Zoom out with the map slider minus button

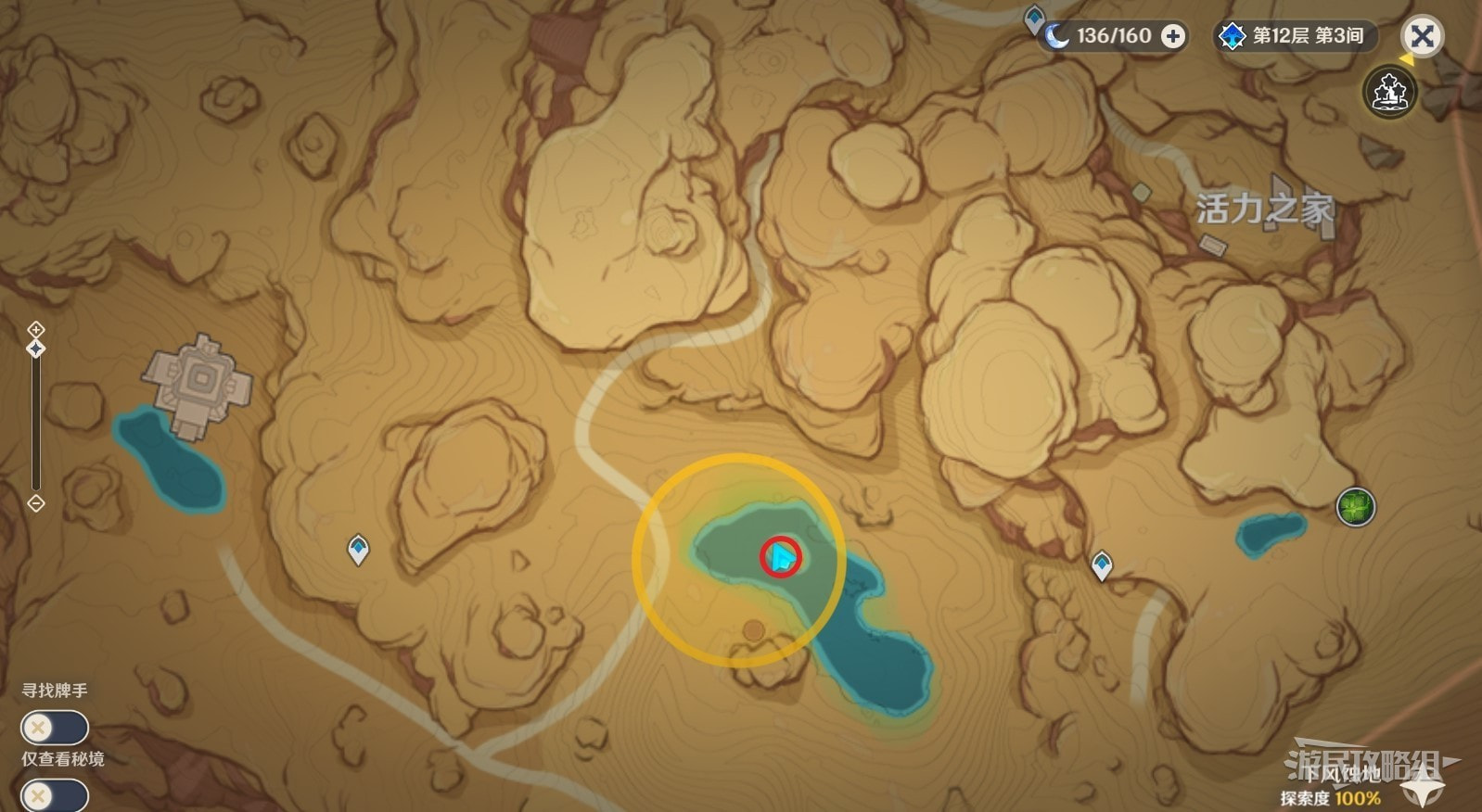(36, 503)
